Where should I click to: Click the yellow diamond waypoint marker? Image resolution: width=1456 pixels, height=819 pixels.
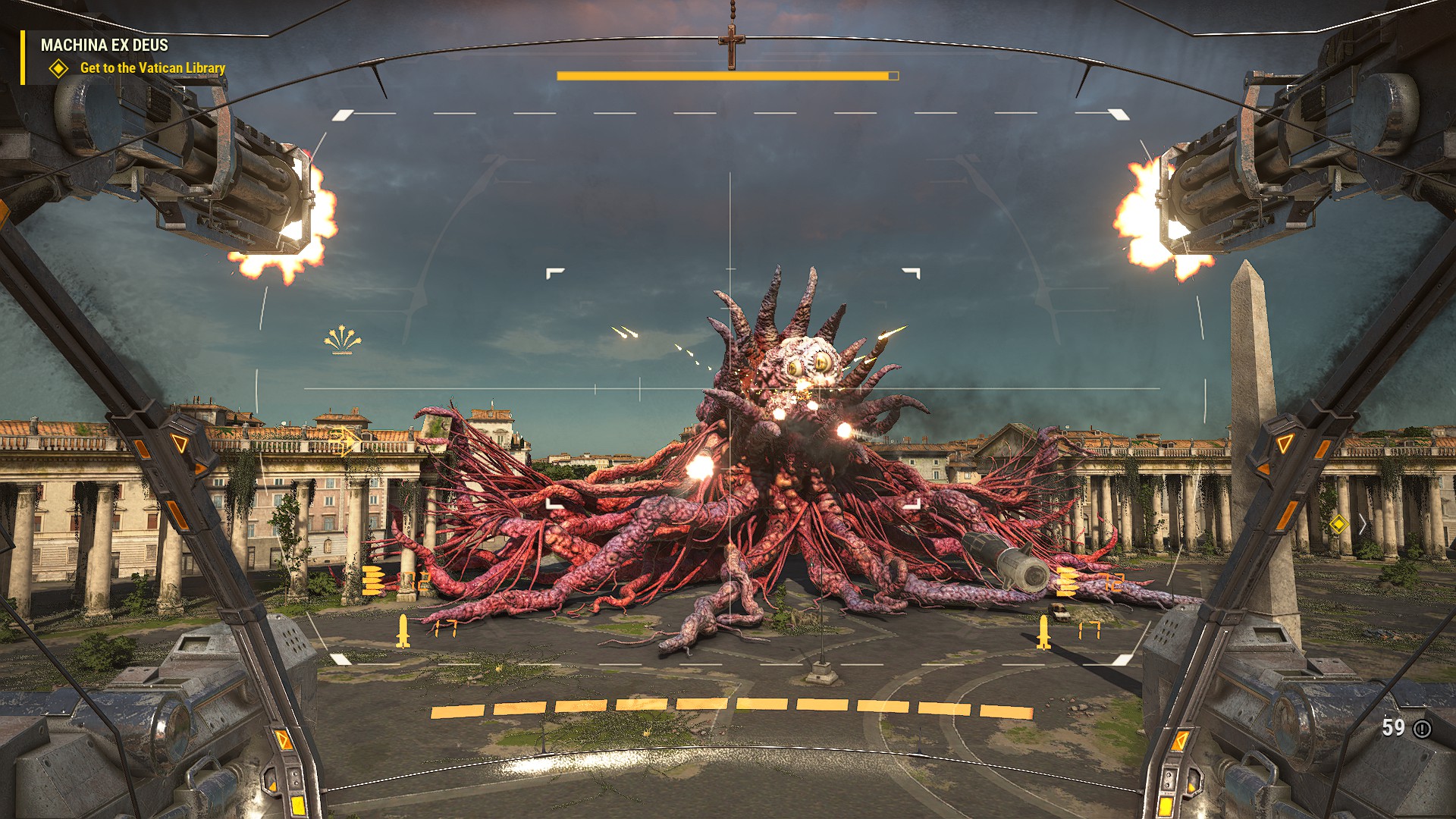tap(1338, 524)
